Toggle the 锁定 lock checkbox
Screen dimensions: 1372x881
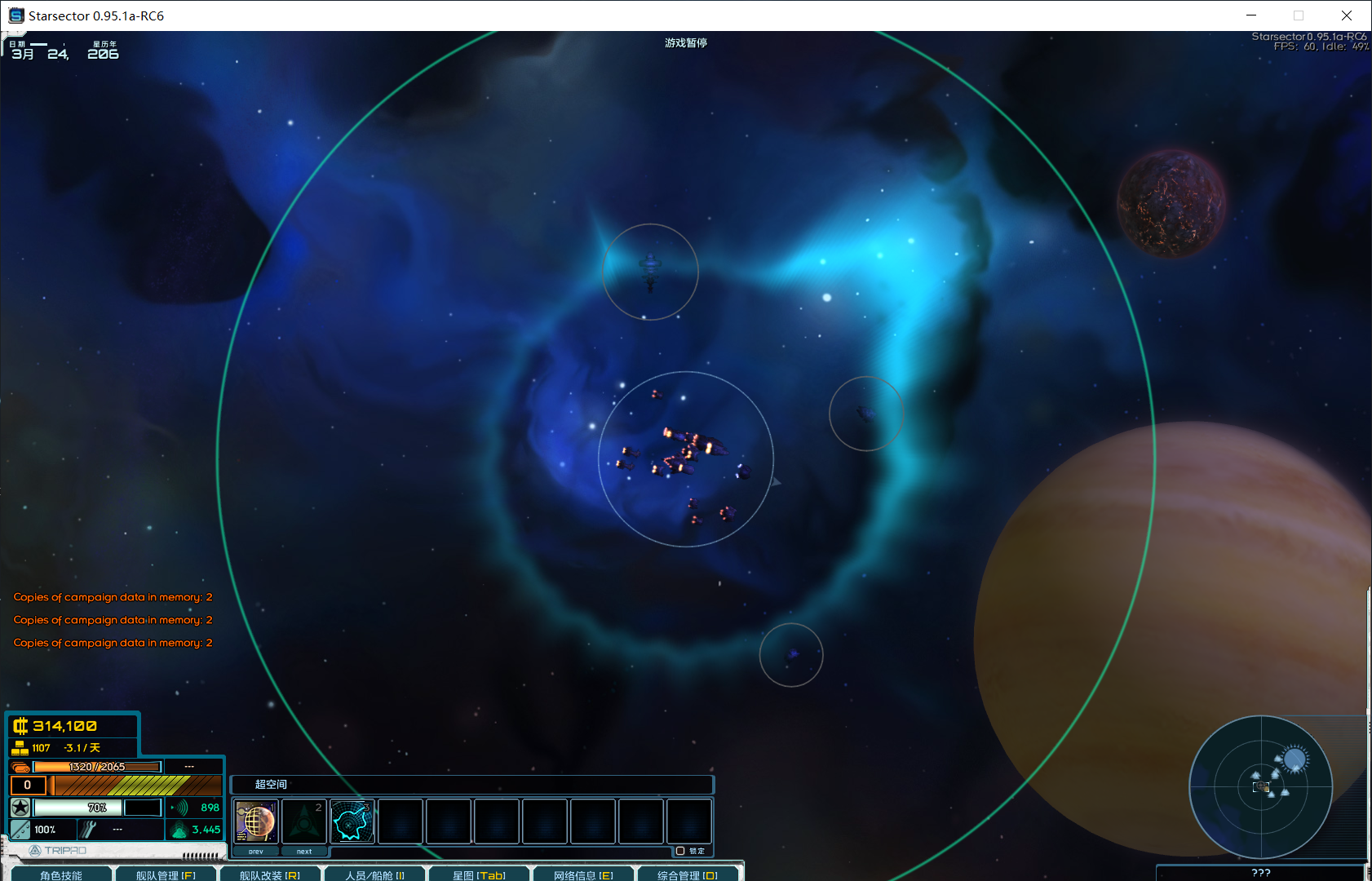680,851
